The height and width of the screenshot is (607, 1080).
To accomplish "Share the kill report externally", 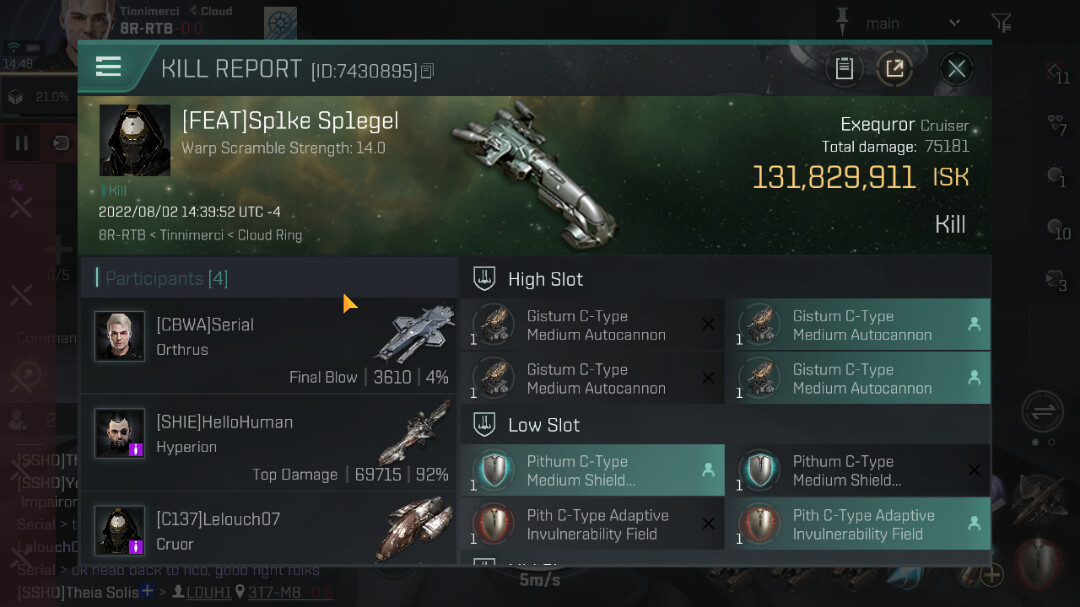I will point(894,69).
